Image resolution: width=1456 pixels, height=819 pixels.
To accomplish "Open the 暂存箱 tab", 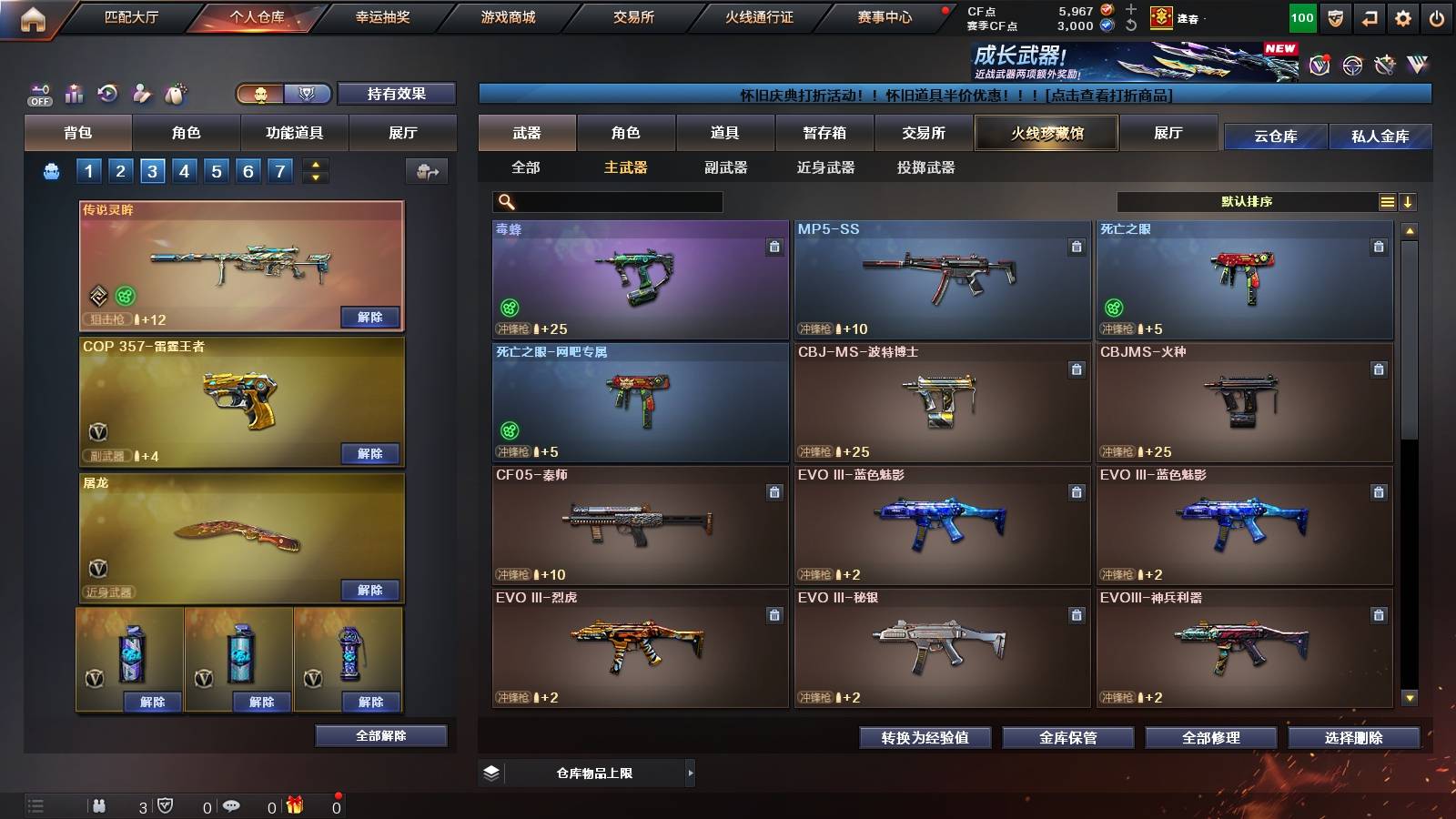I will coord(824,133).
